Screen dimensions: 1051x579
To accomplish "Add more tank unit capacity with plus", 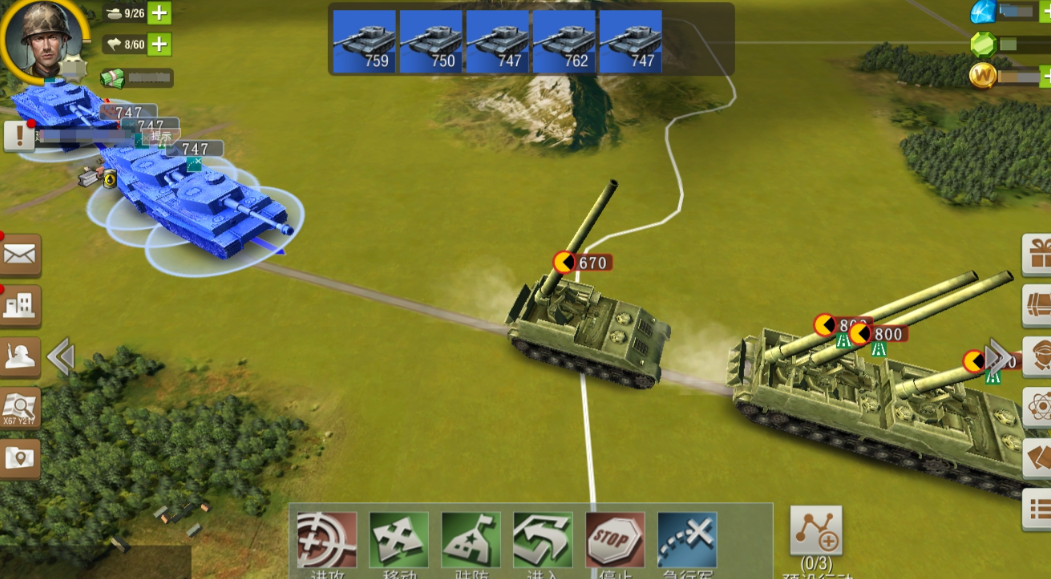I will [159, 14].
